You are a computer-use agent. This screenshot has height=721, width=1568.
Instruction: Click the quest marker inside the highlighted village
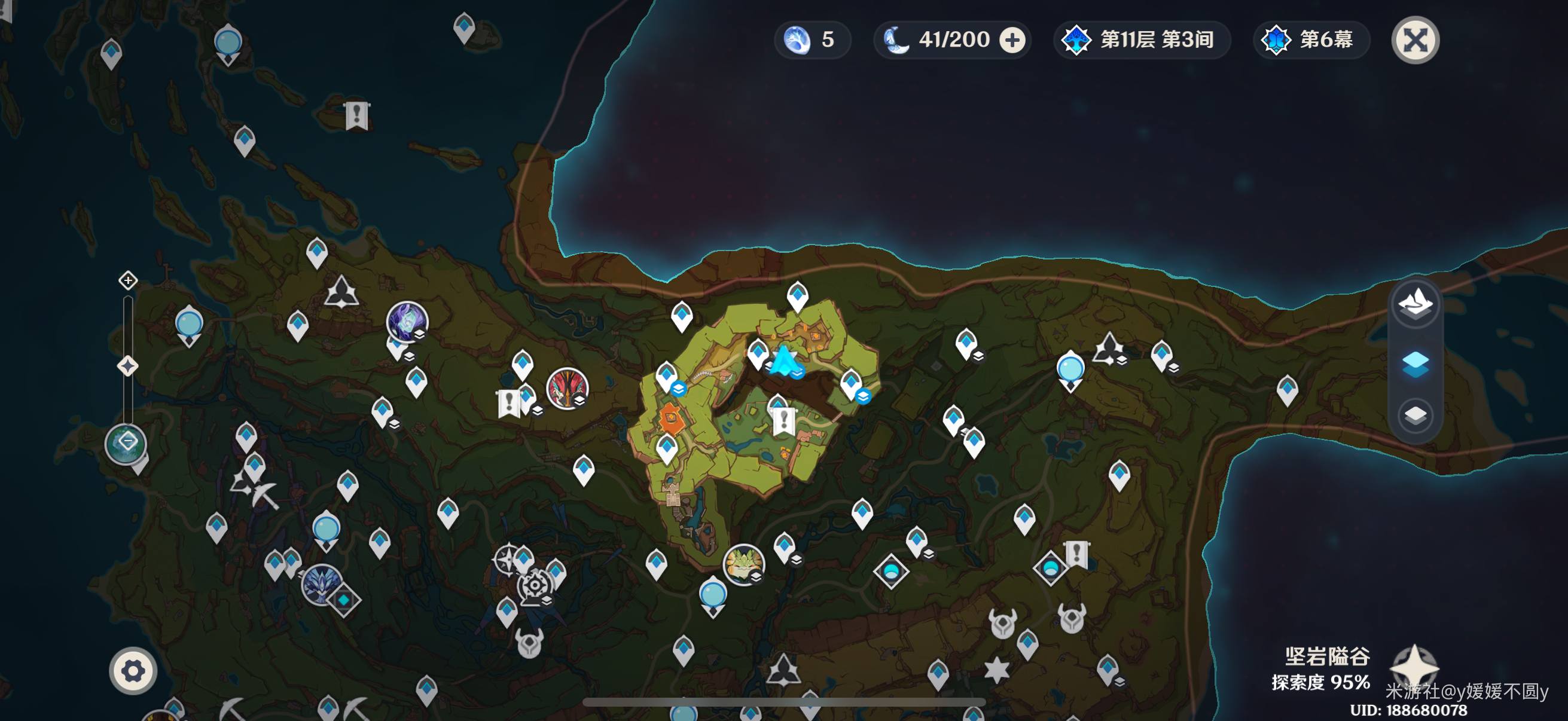point(783,420)
